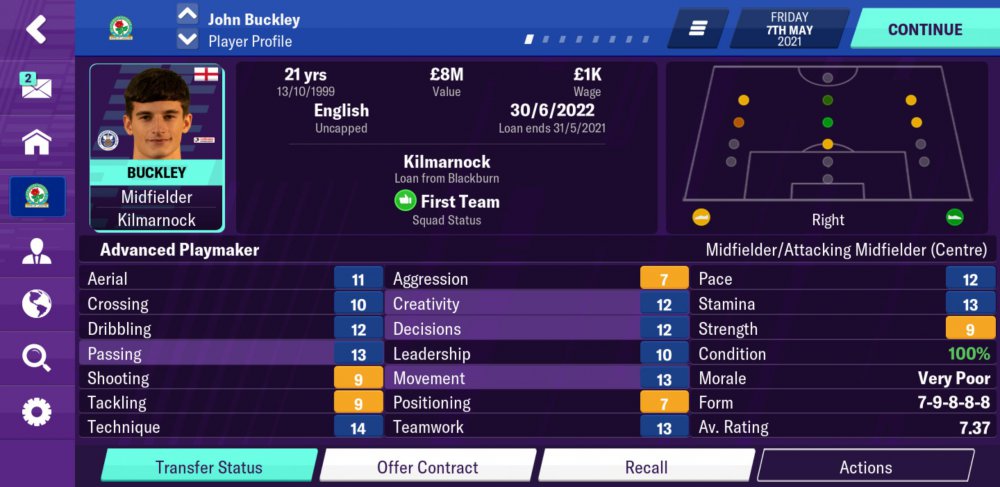Open the world globe menu

[36, 303]
